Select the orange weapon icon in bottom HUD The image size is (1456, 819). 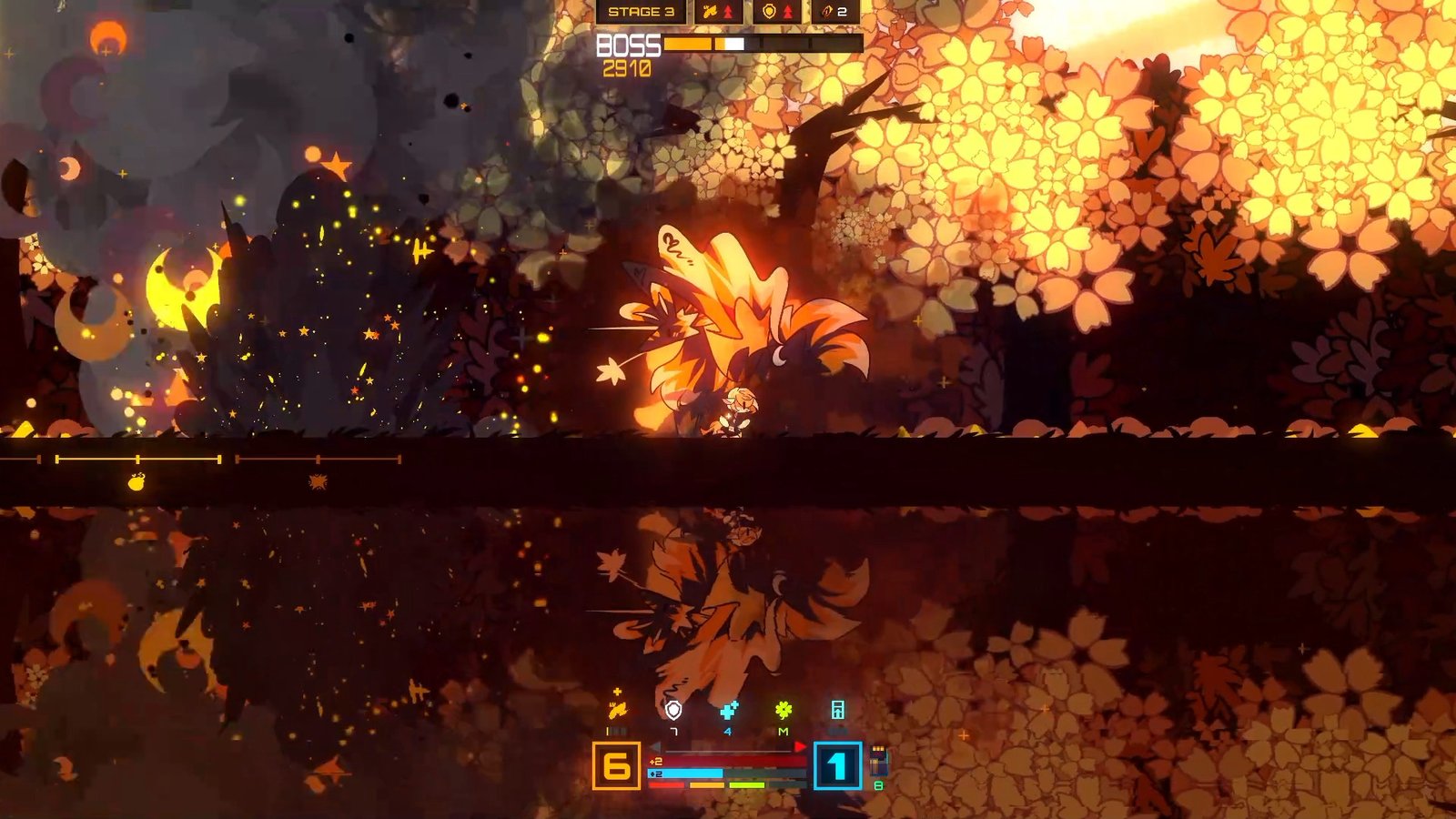pos(617,710)
